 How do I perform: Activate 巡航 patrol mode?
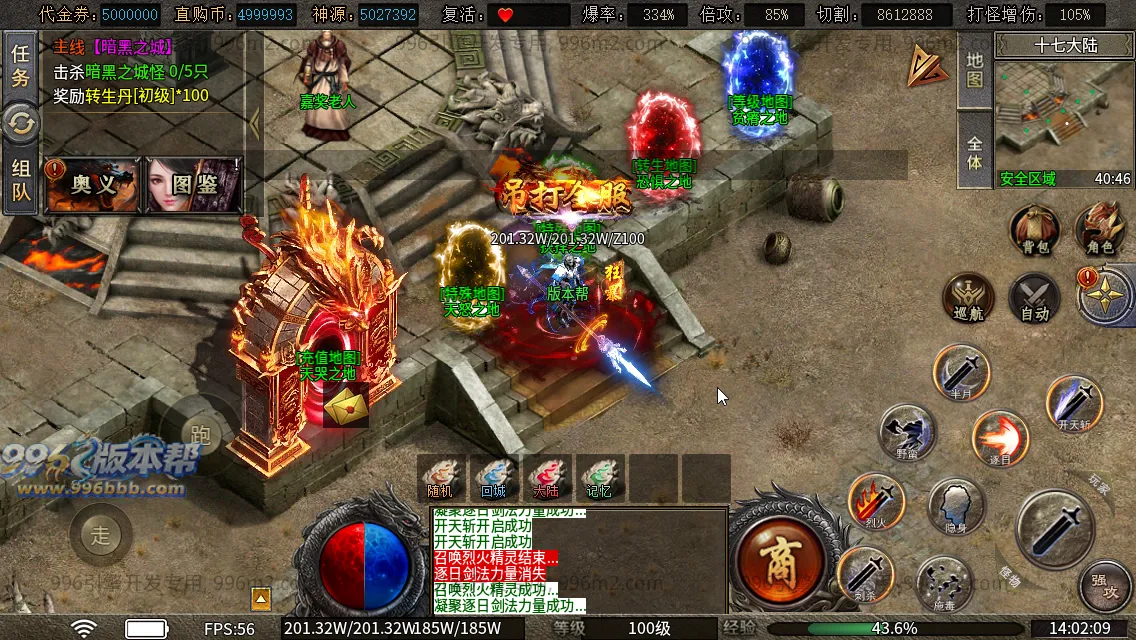point(968,298)
